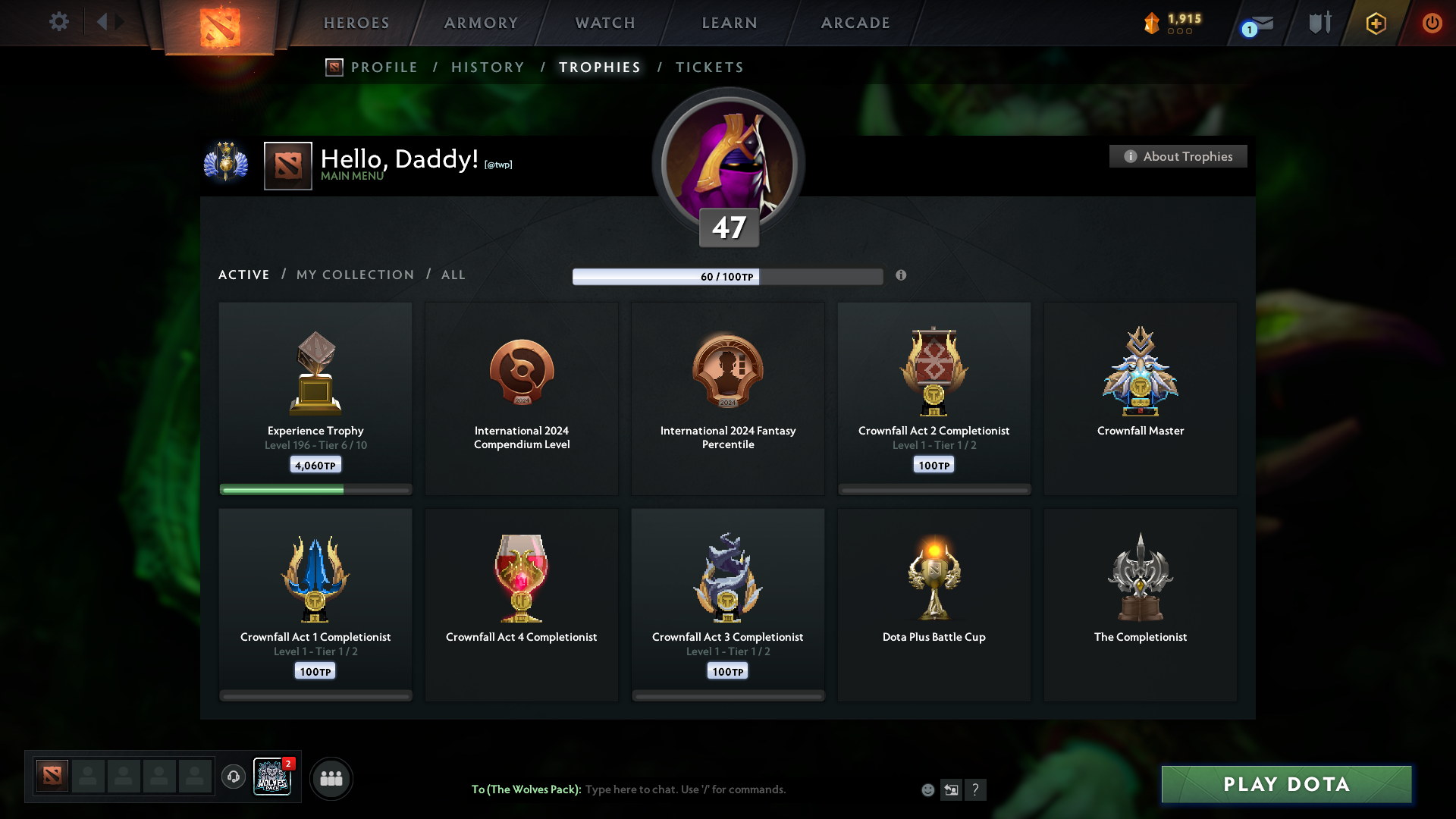Open the inbox with unread message
The width and height of the screenshot is (1456, 819).
1255,23
